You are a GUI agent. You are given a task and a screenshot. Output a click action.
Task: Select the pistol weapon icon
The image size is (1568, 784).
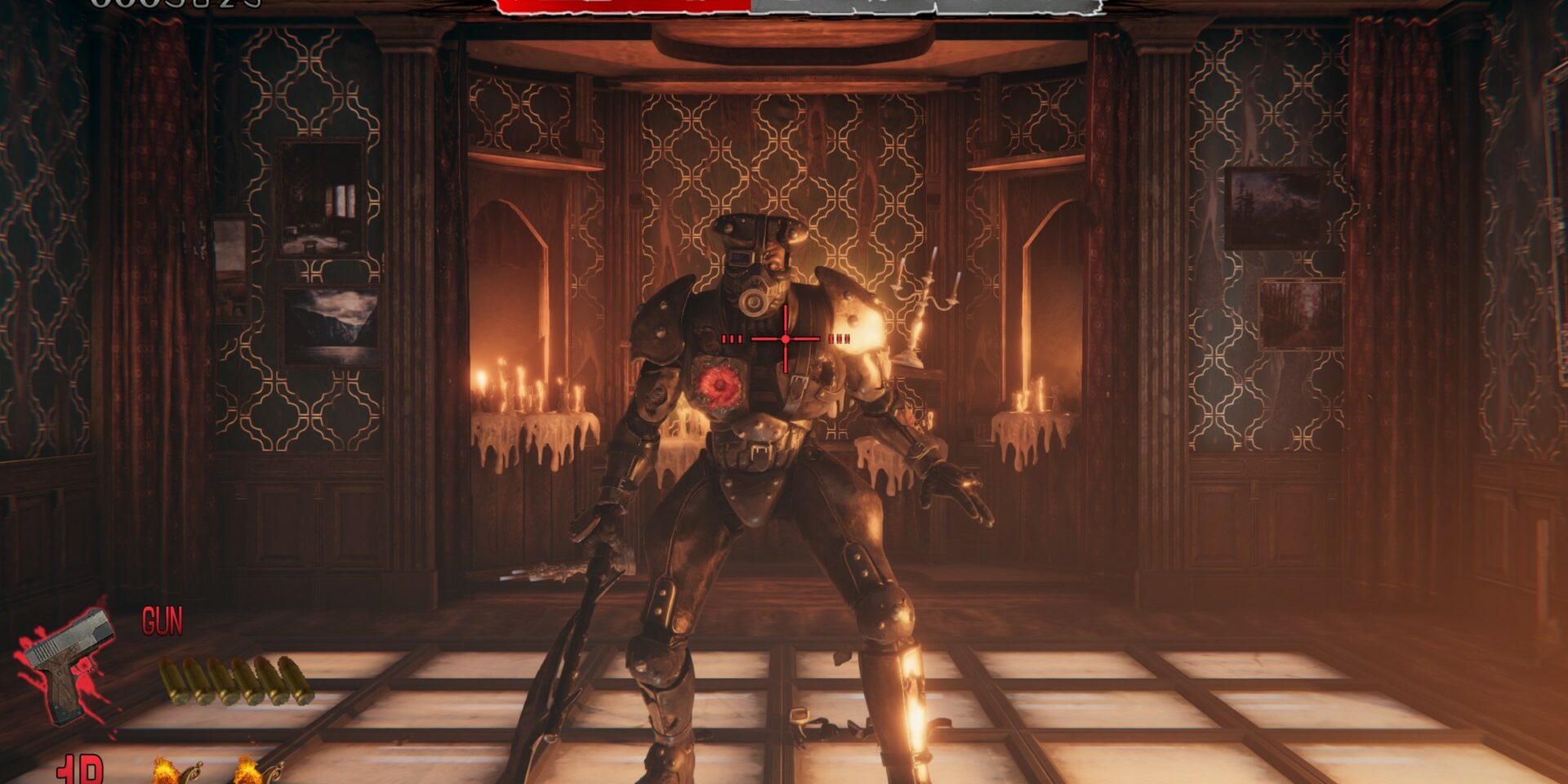69,661
